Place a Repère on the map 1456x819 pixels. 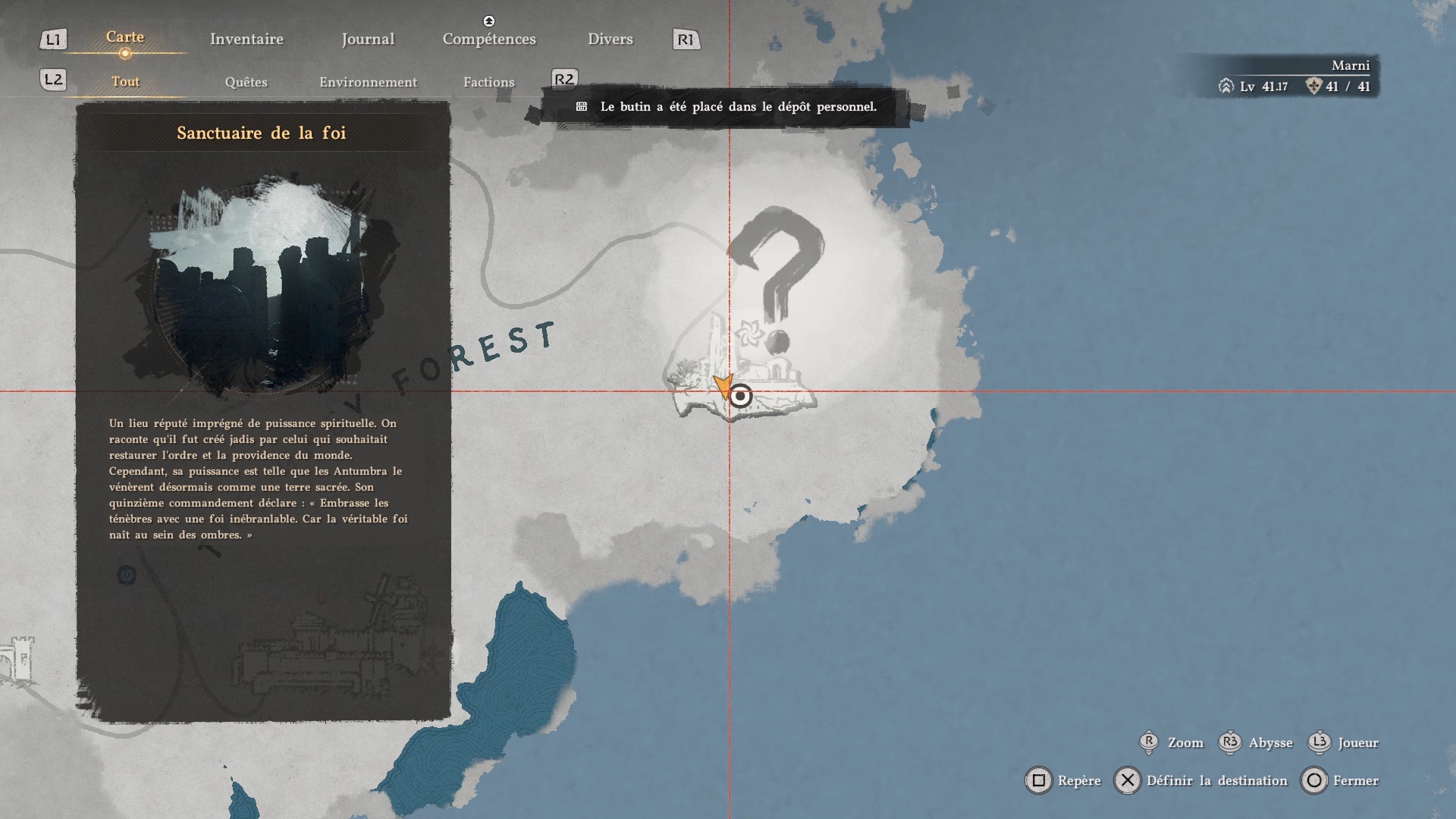click(x=1063, y=780)
